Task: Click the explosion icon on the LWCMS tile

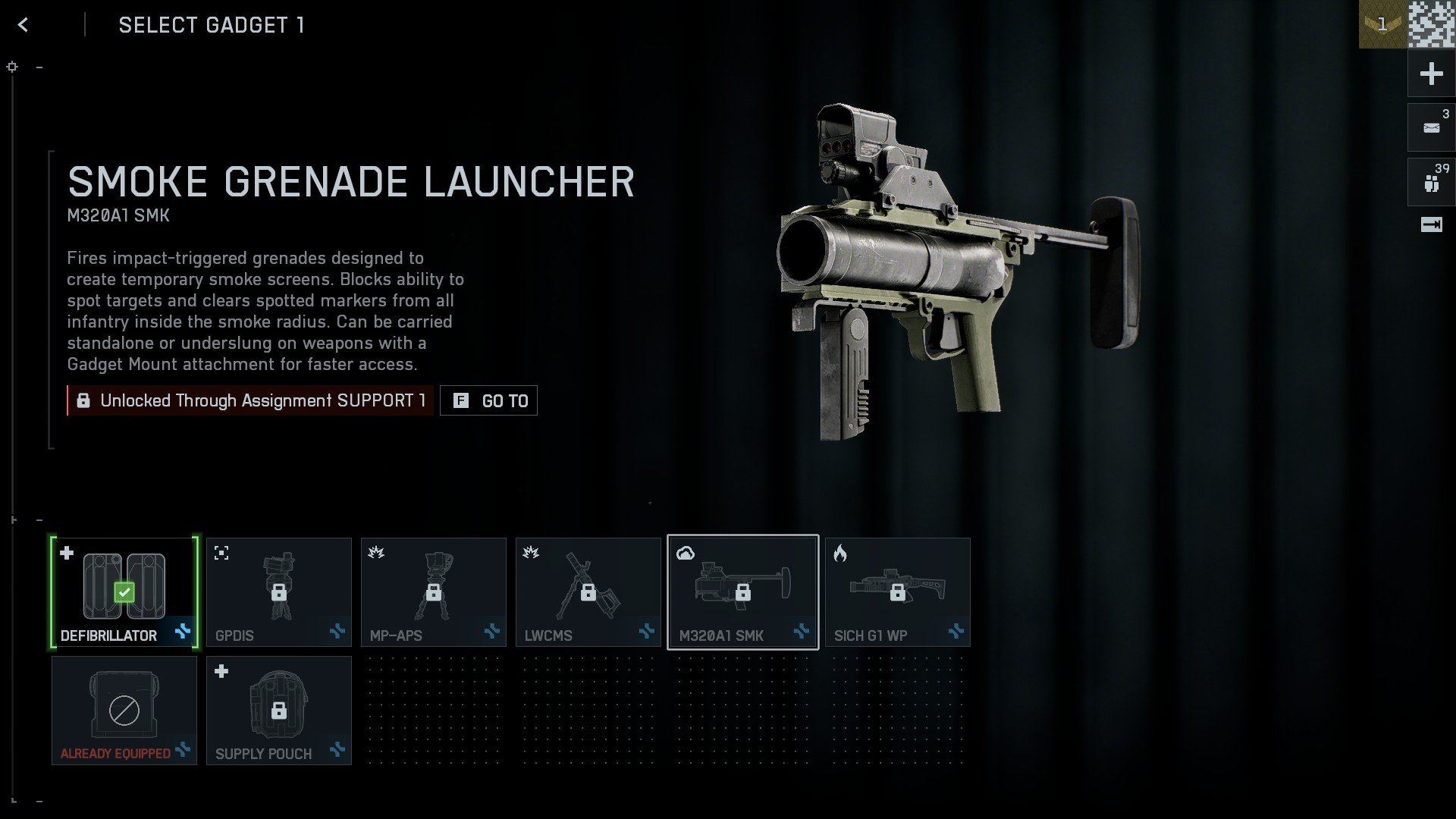Action: click(x=529, y=553)
